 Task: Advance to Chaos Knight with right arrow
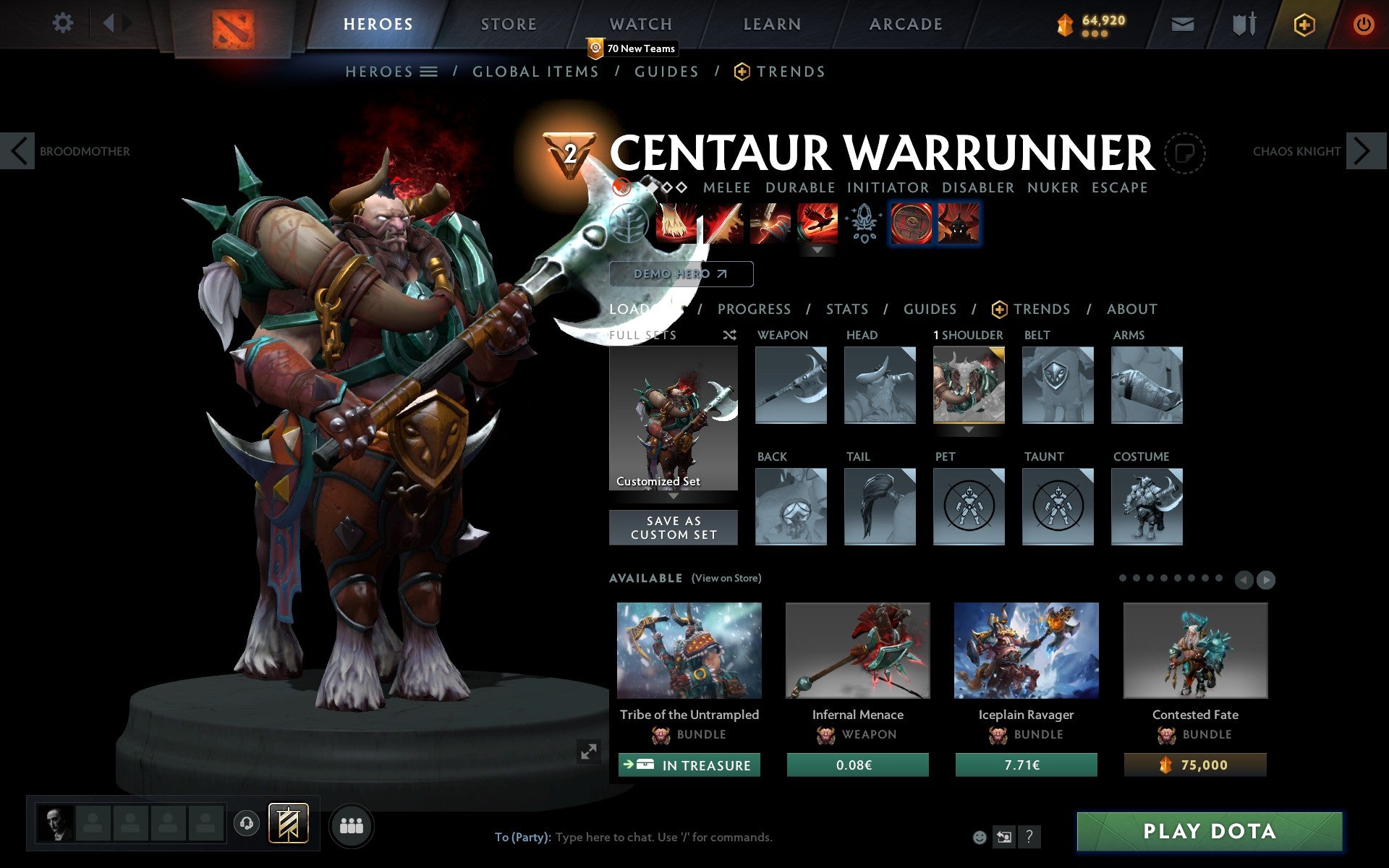tap(1367, 150)
